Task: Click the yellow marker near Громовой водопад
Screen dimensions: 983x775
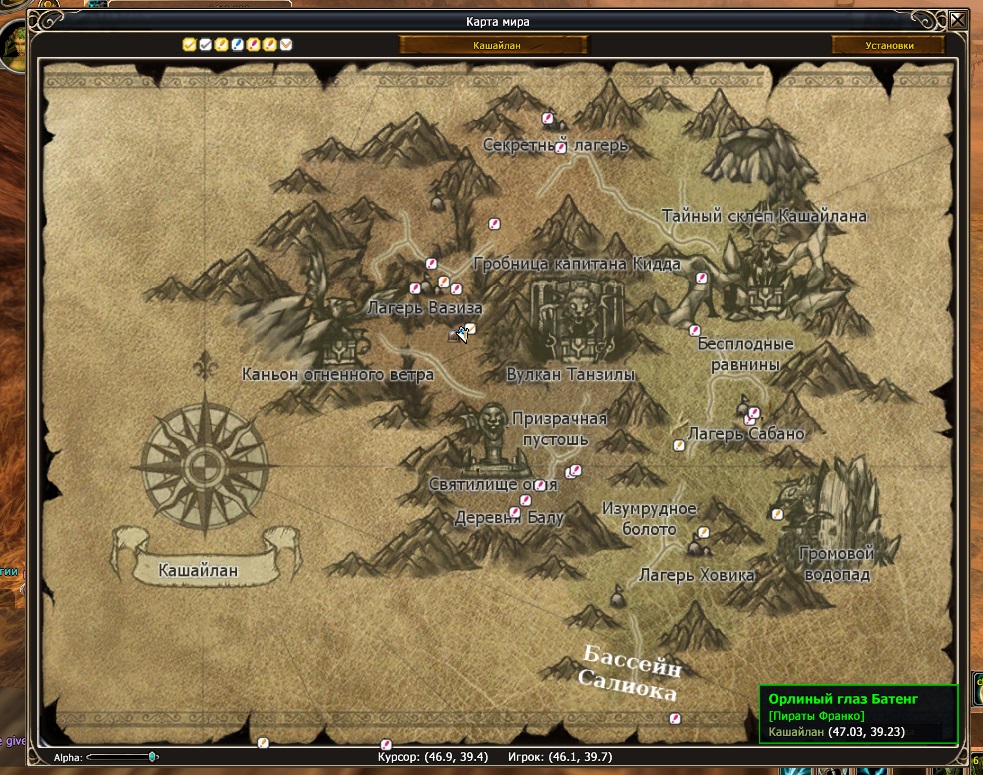Action: pos(776,513)
